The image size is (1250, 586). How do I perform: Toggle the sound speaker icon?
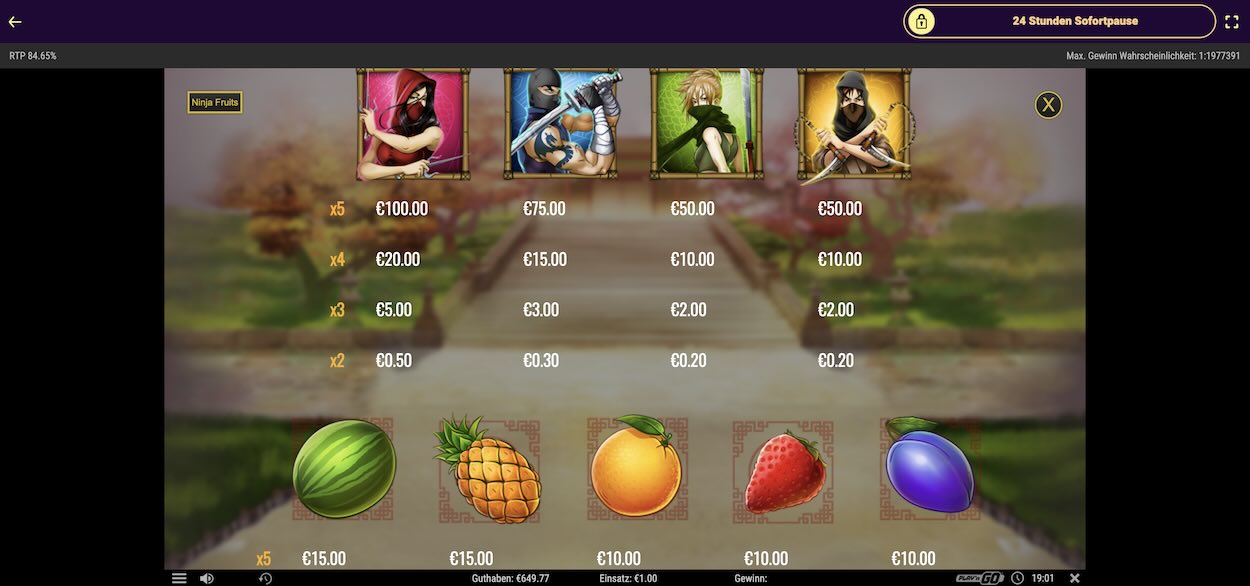pyautogui.click(x=207, y=578)
